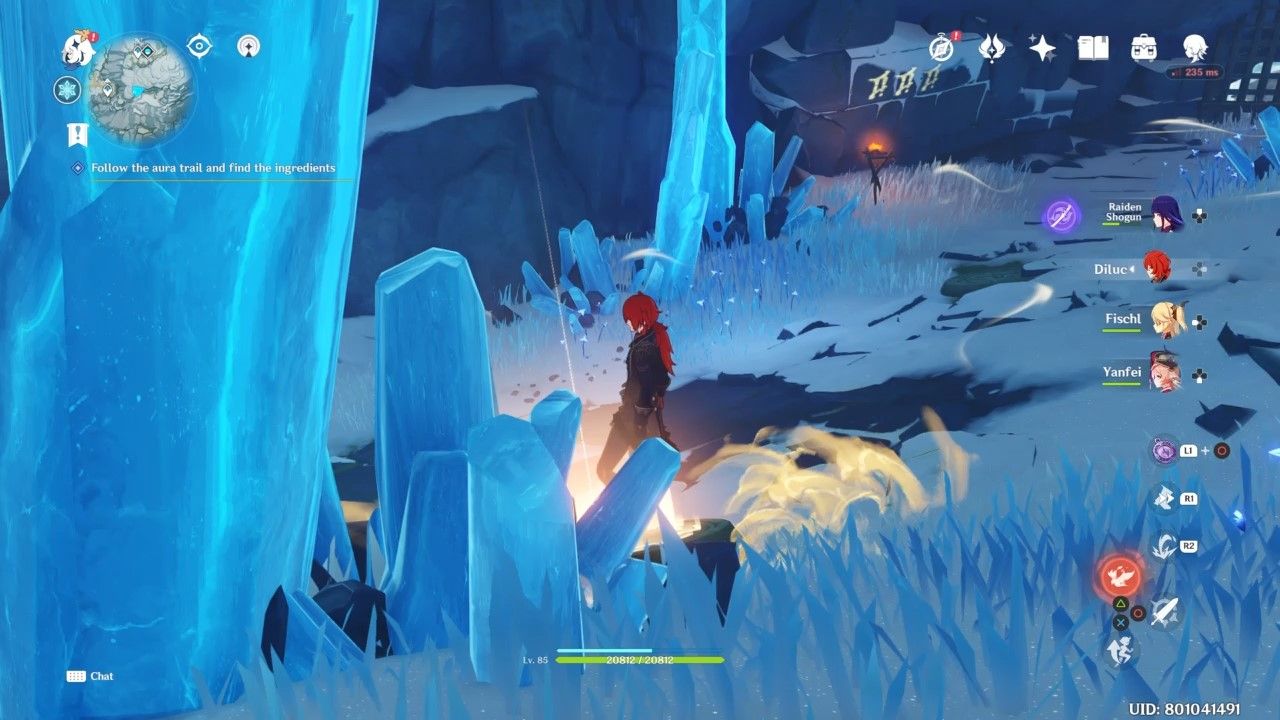Switch to Fischl in party list
Screen dimensions: 1280x720
(1166, 320)
